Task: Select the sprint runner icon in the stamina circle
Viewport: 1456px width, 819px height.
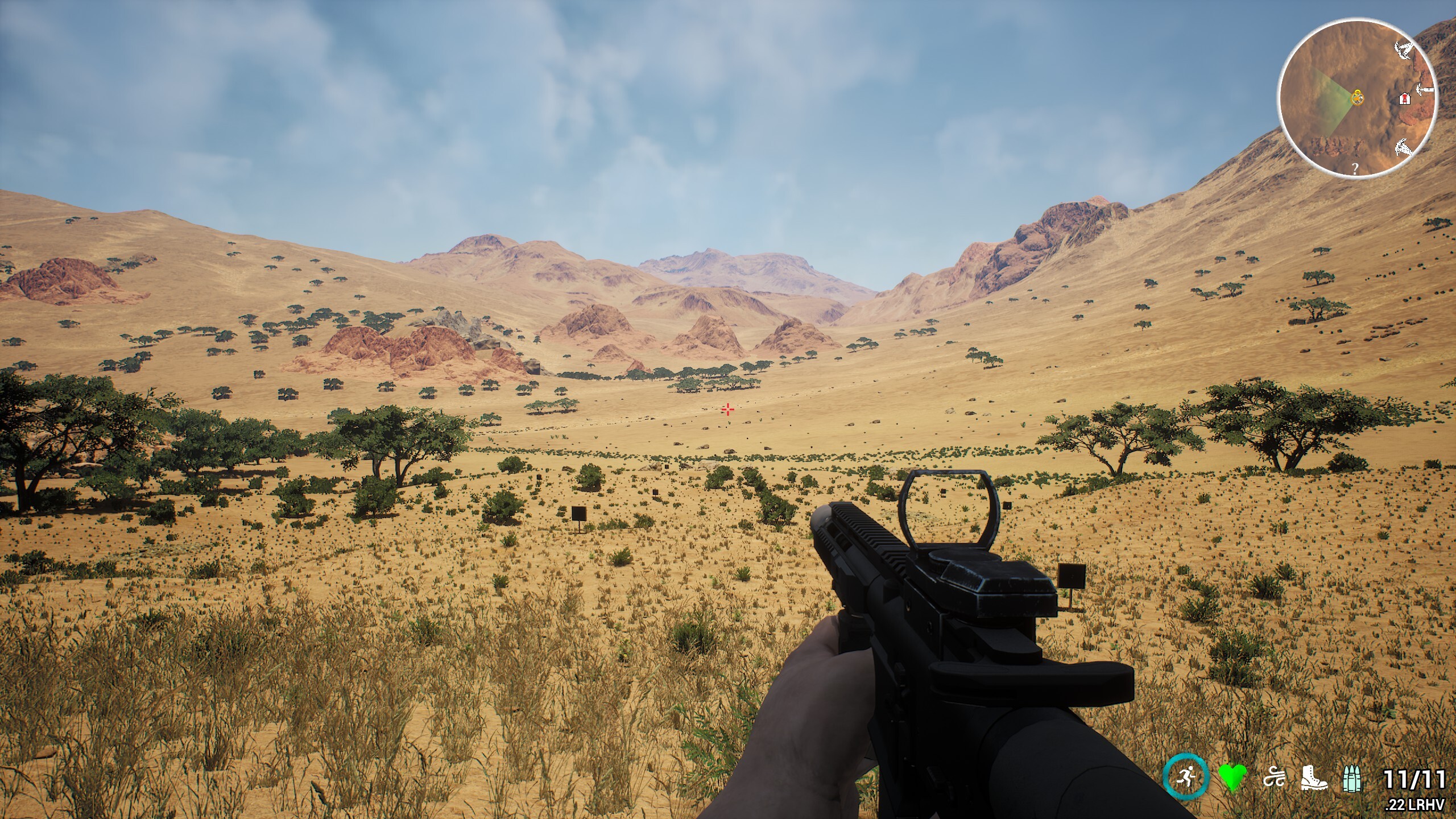Action: tap(1187, 775)
